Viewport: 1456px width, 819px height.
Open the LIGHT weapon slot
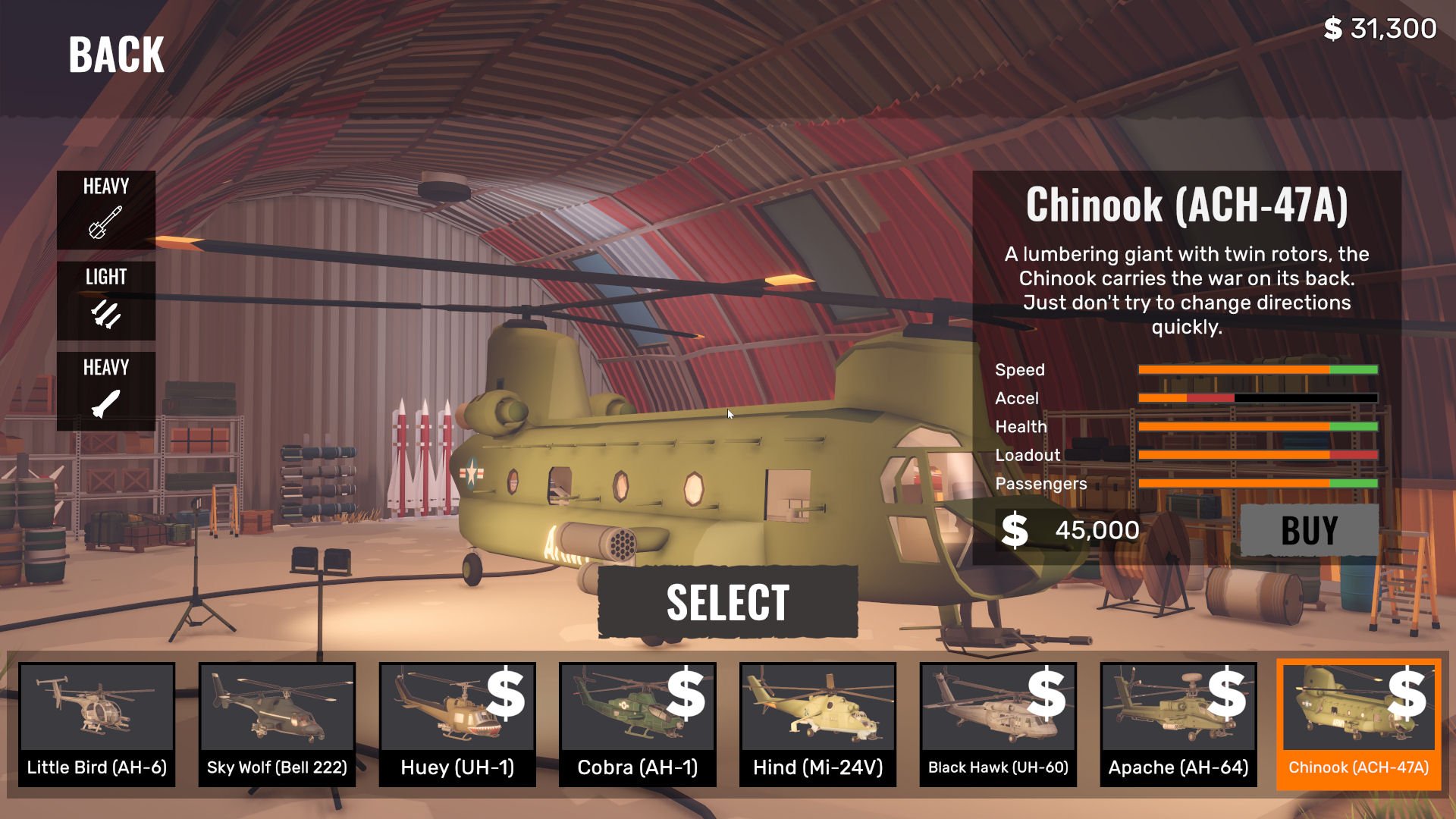(x=106, y=300)
